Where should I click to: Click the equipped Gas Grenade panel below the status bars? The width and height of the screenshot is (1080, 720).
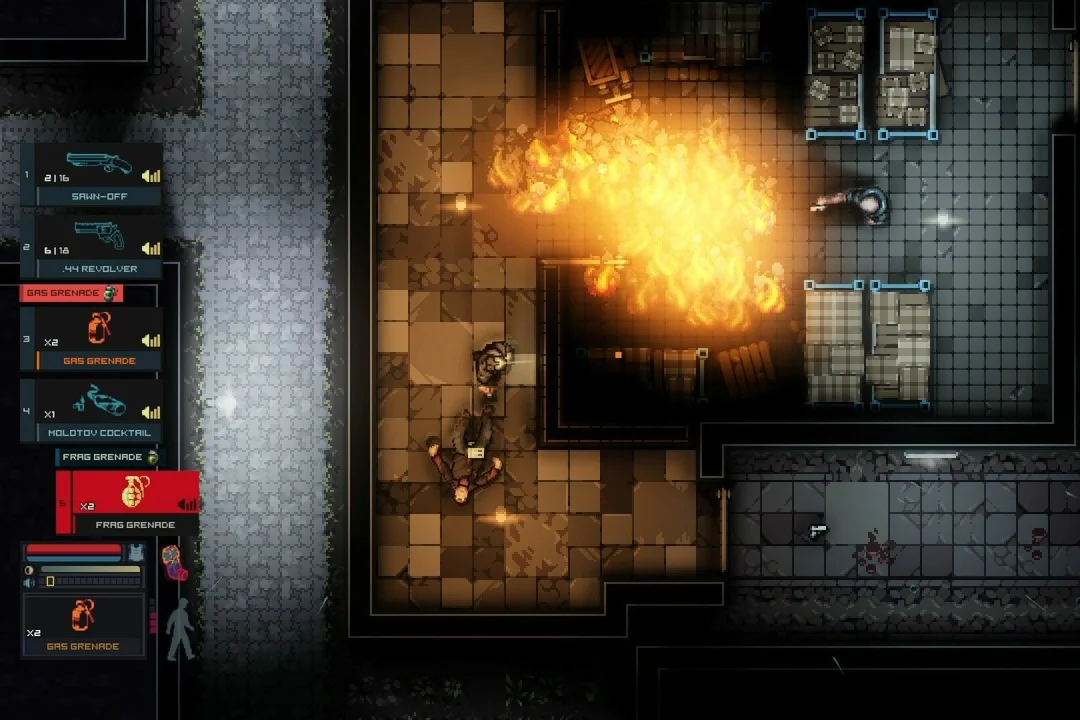point(84,625)
